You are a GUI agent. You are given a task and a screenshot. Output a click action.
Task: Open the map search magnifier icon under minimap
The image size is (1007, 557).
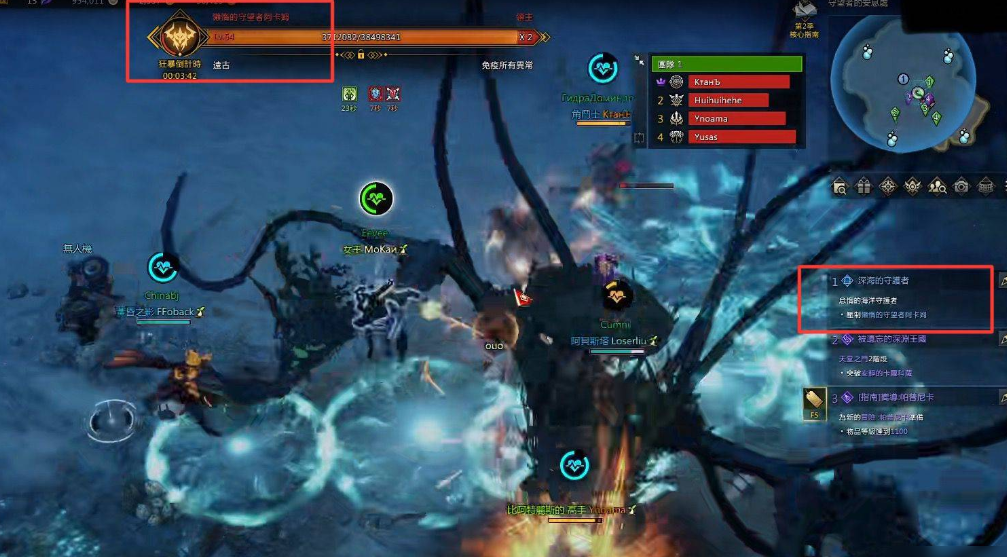click(839, 186)
